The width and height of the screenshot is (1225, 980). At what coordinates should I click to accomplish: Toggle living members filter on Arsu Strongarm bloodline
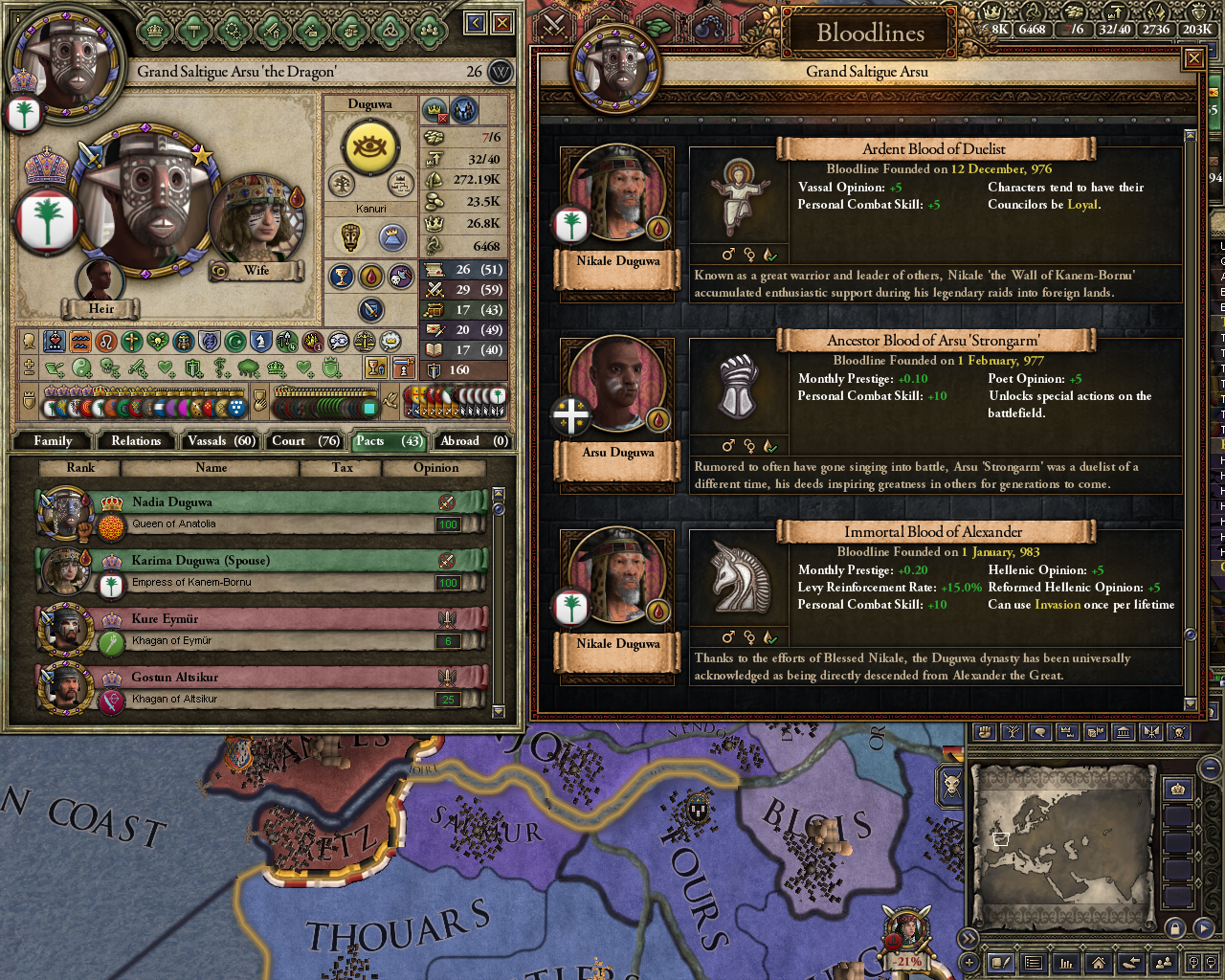point(768,446)
